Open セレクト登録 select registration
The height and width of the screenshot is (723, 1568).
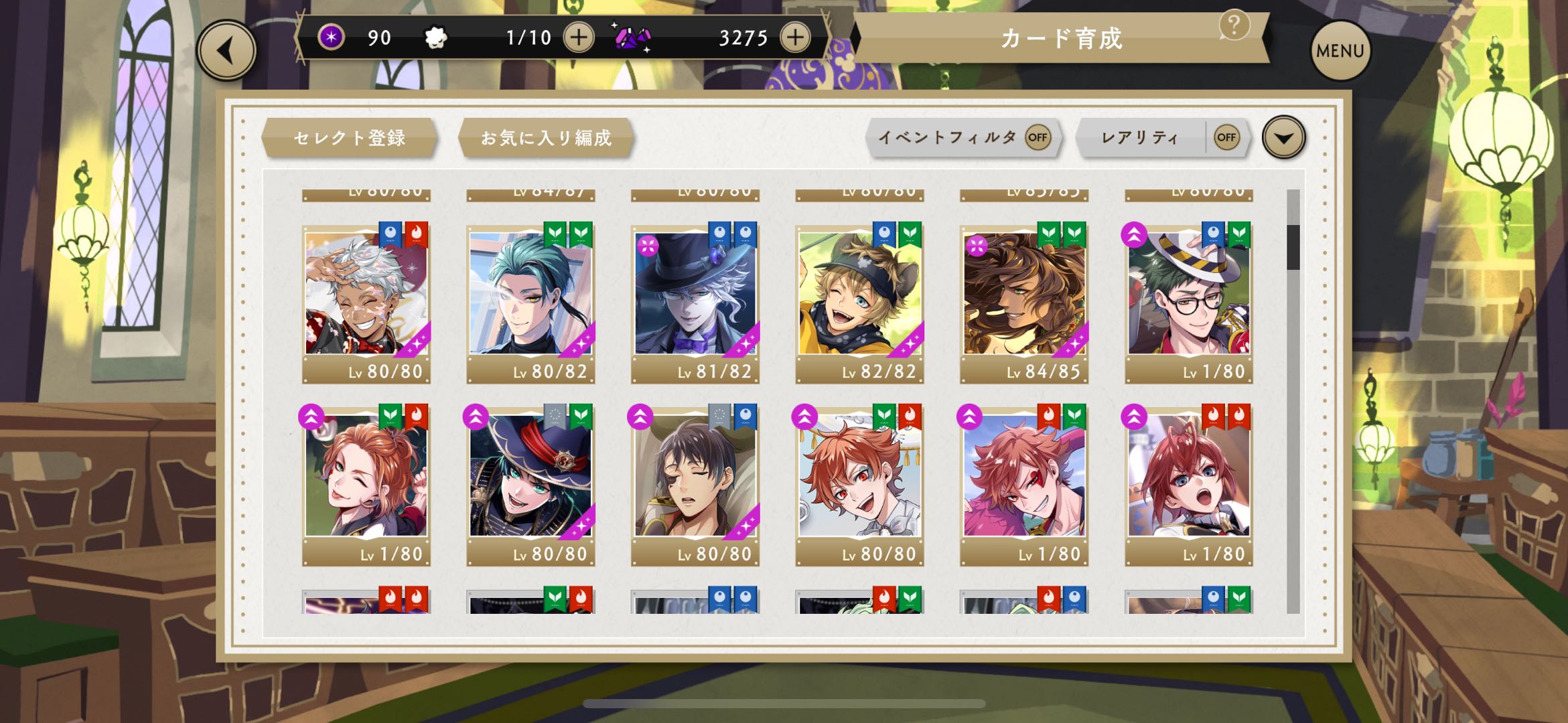pos(349,138)
